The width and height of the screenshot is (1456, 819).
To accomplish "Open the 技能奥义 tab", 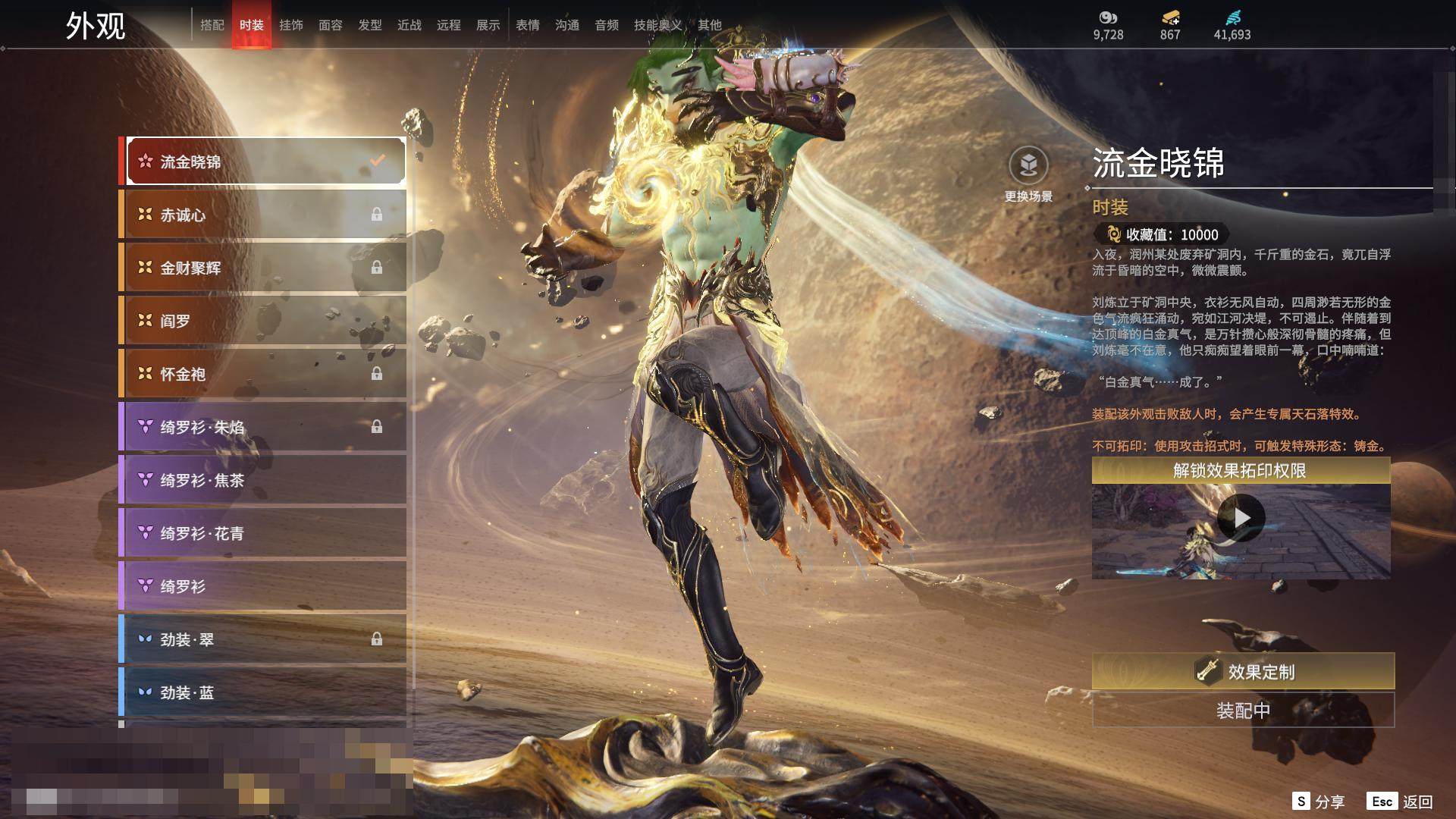I will (657, 25).
